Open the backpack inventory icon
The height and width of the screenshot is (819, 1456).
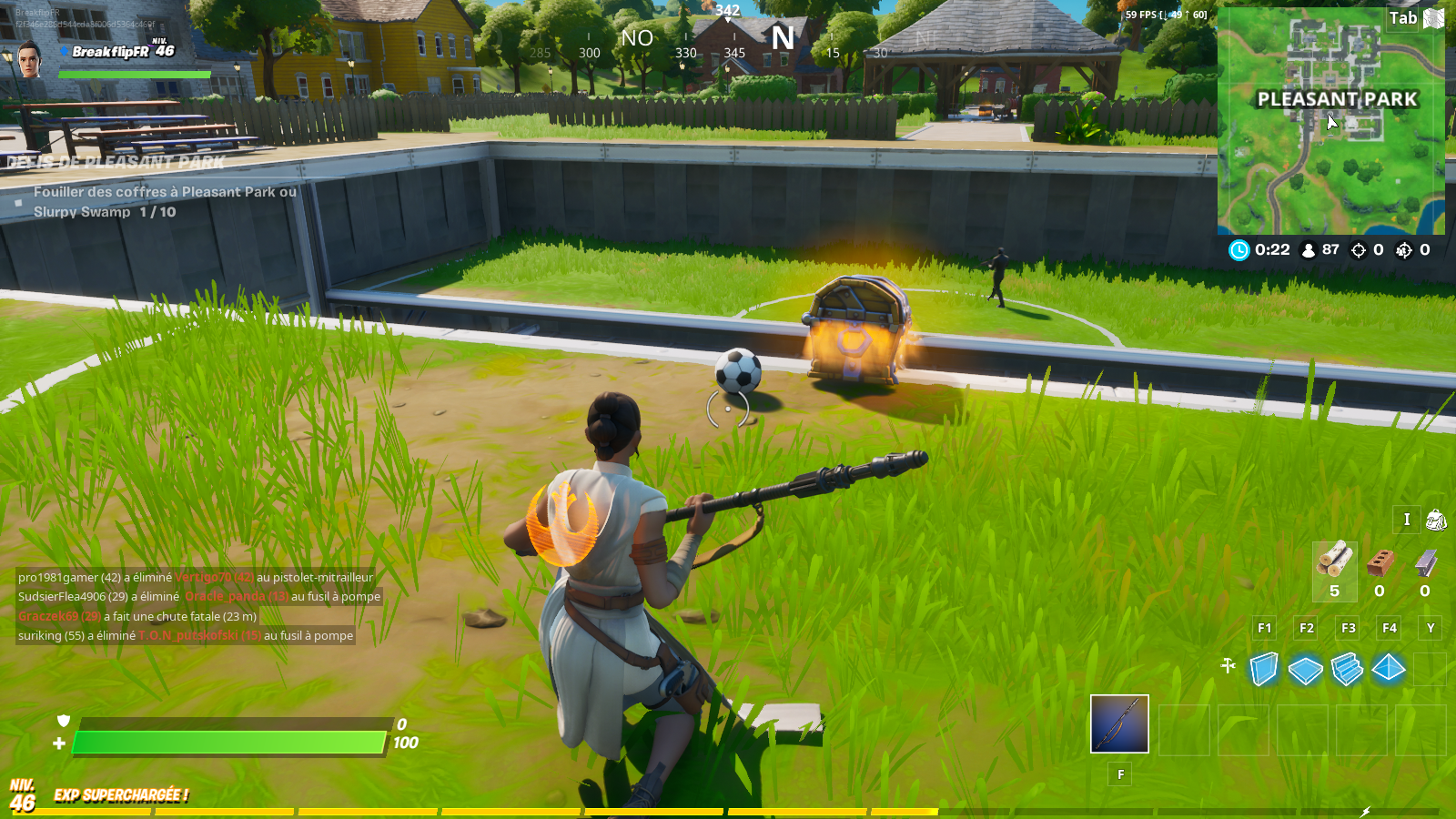point(1436,520)
